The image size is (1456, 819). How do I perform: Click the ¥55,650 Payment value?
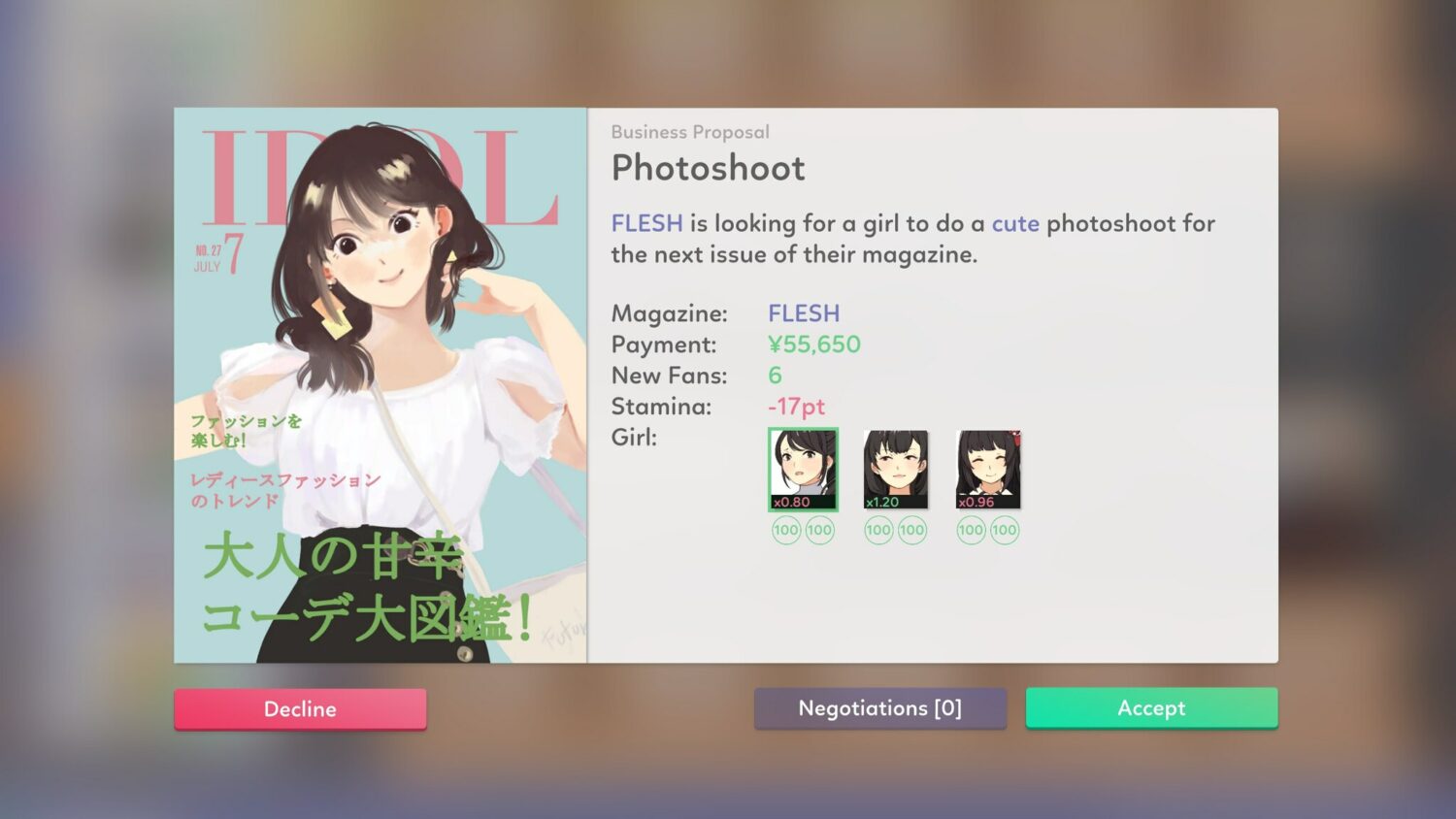click(x=814, y=344)
